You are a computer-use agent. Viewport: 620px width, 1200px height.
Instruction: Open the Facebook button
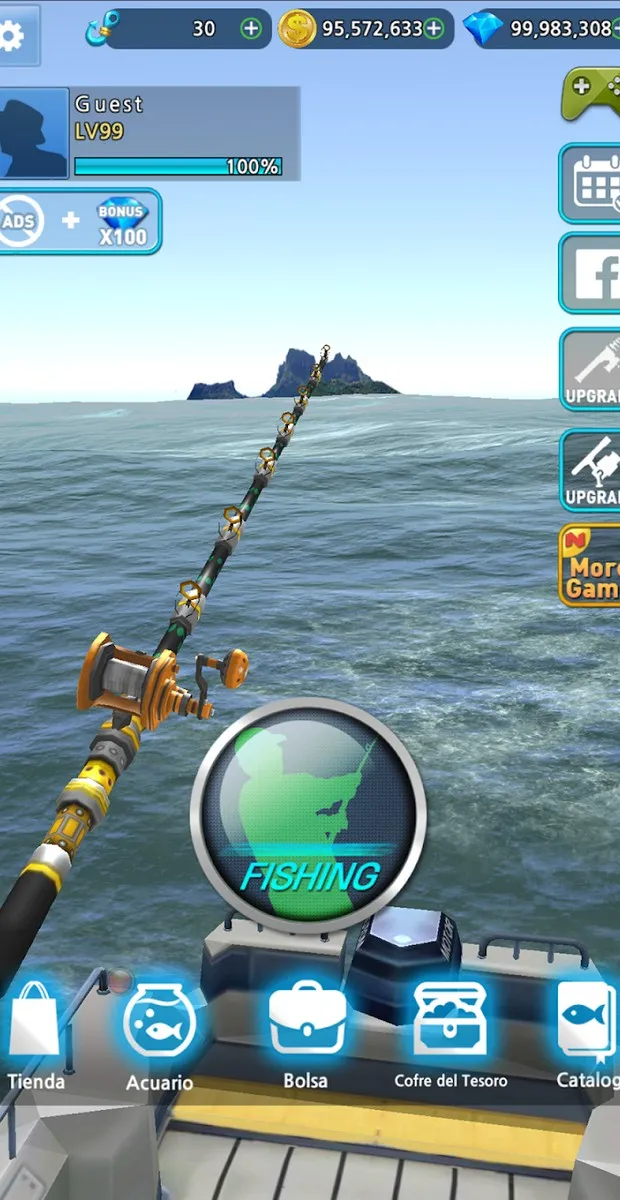tap(594, 274)
